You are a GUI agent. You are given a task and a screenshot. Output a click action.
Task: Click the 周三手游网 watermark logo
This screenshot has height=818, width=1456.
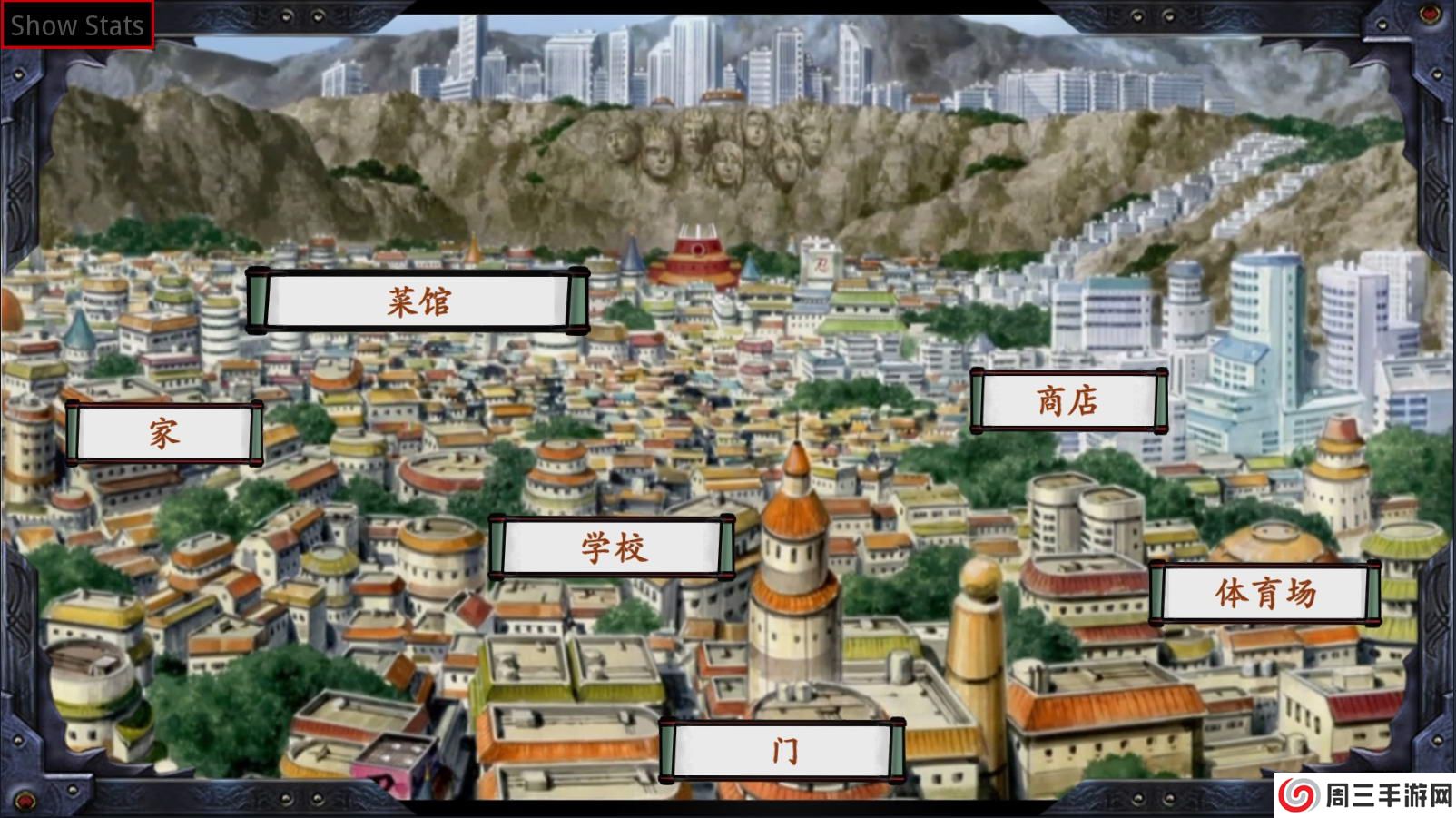click(1364, 795)
